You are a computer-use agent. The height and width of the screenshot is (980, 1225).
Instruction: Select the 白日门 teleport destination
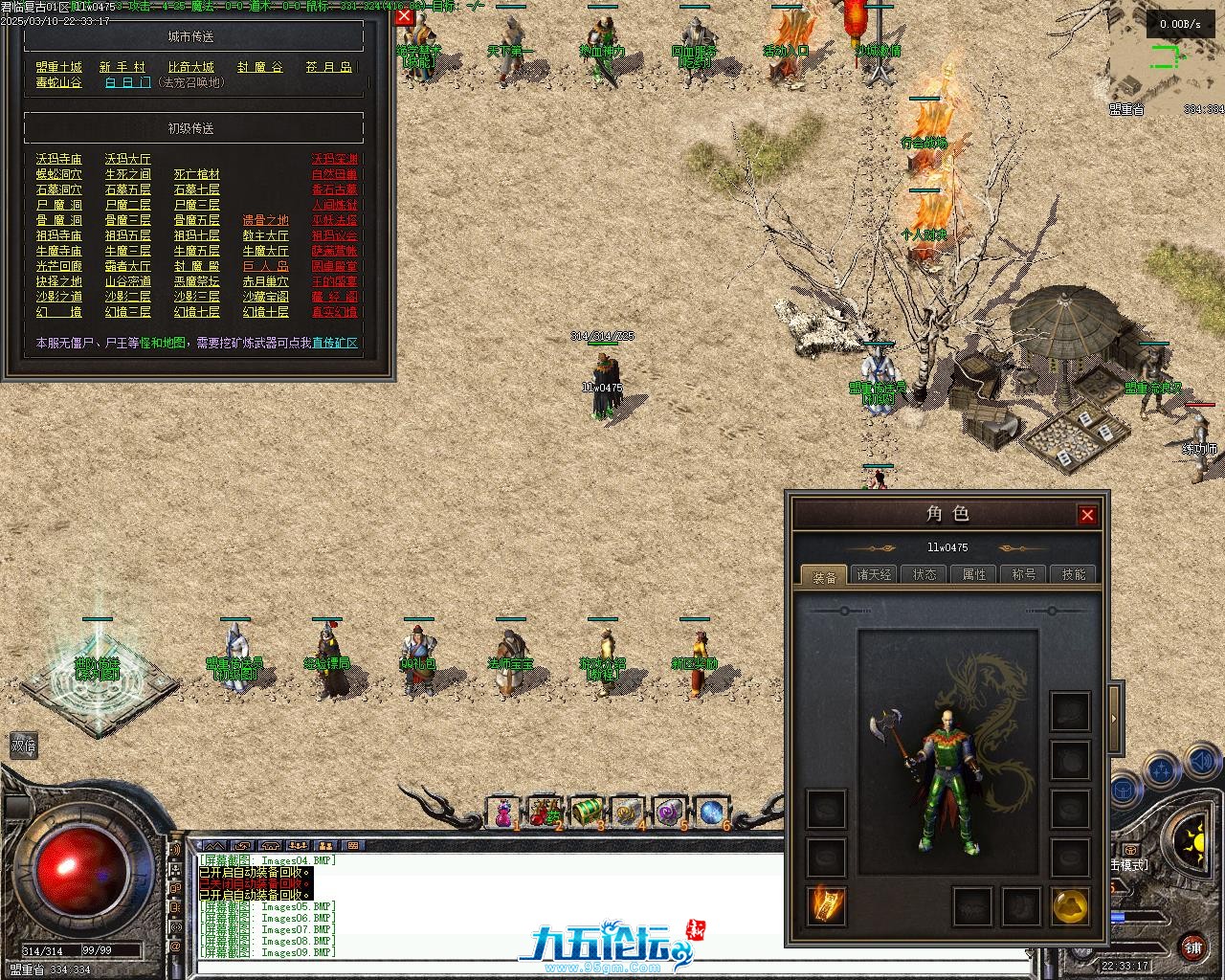pyautogui.click(x=127, y=83)
